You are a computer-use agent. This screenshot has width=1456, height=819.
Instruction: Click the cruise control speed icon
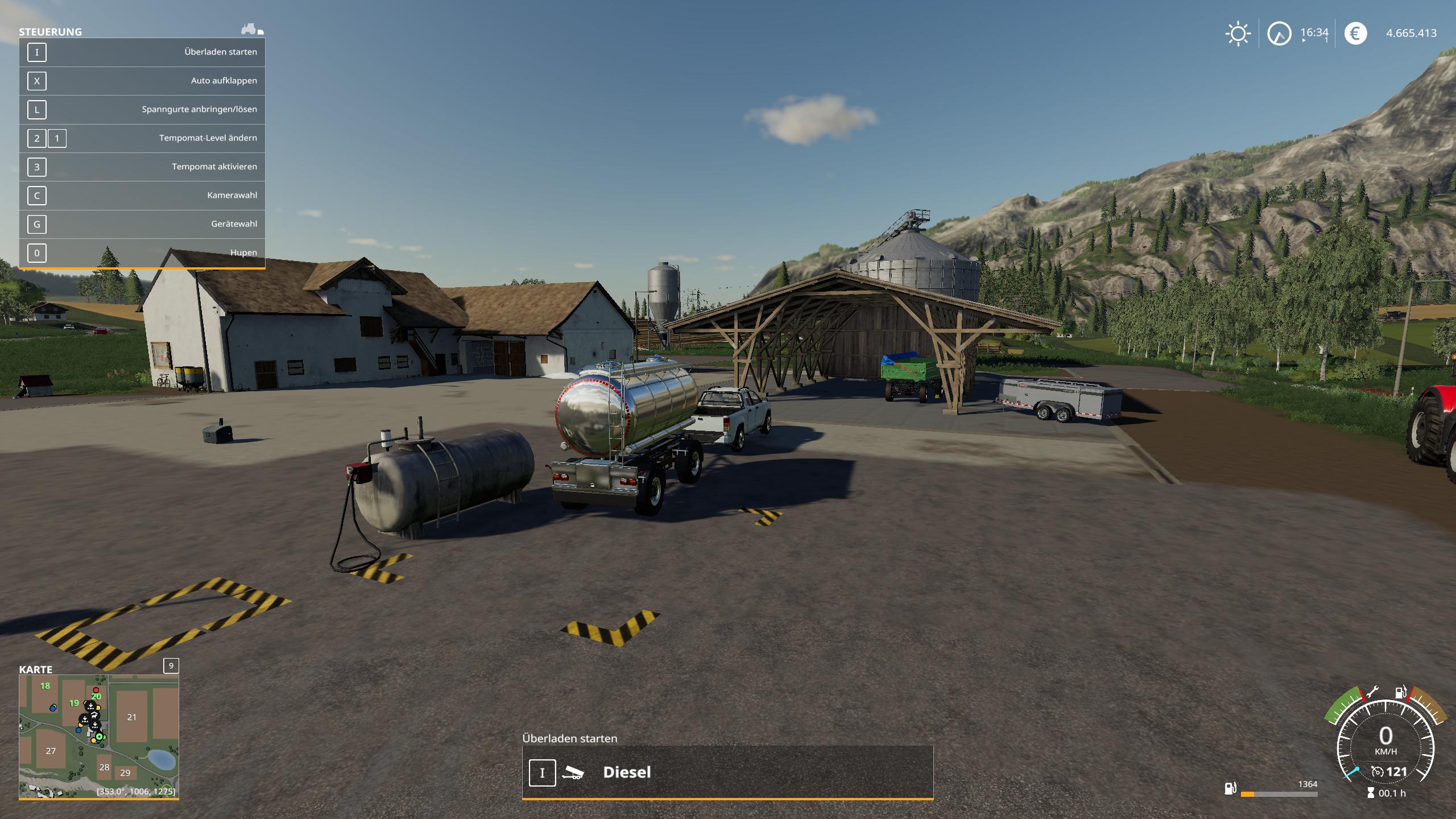[x=1377, y=772]
